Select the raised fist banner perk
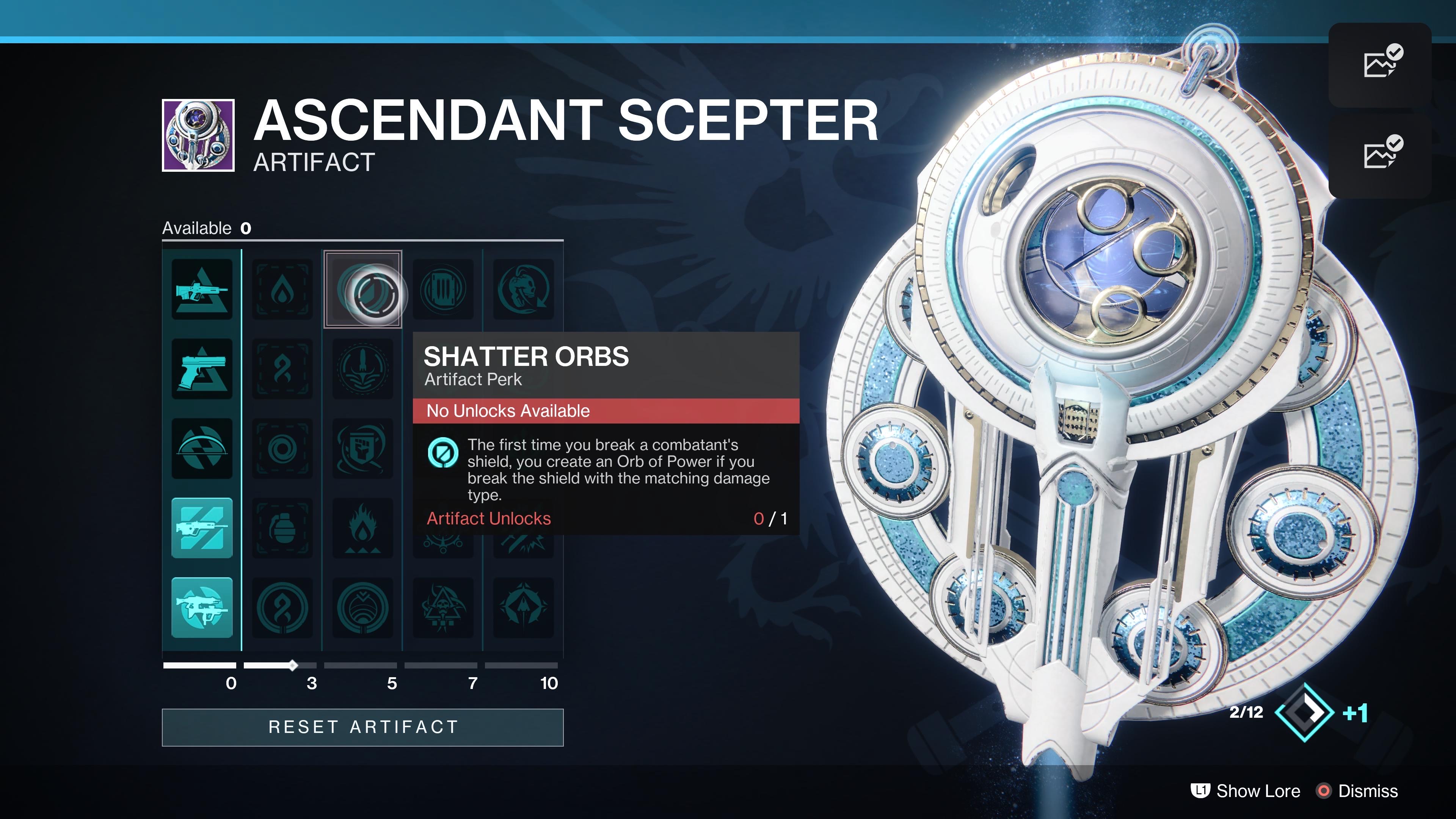1456x819 pixels. [362, 449]
